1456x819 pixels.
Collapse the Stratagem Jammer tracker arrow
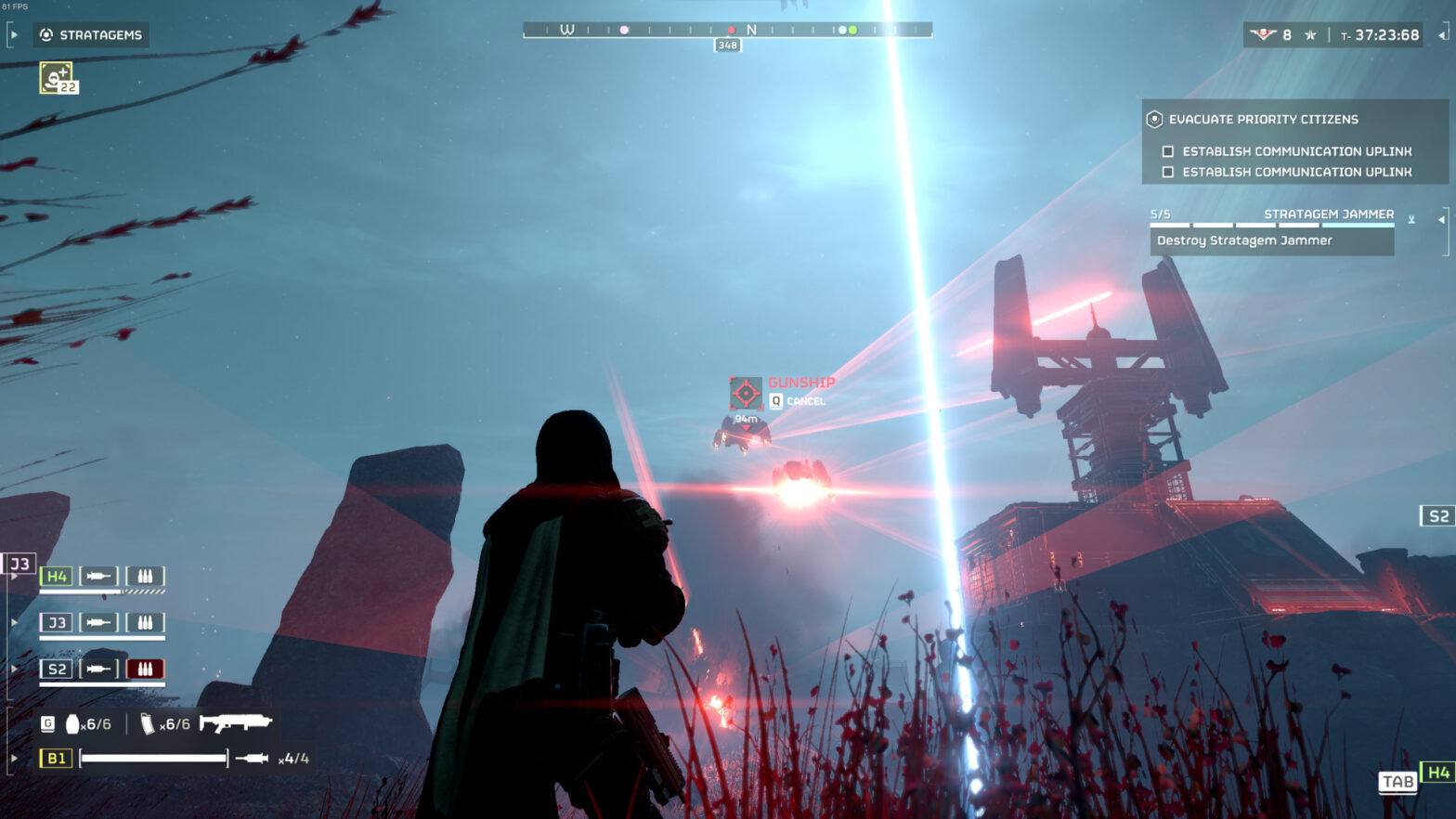(1441, 220)
